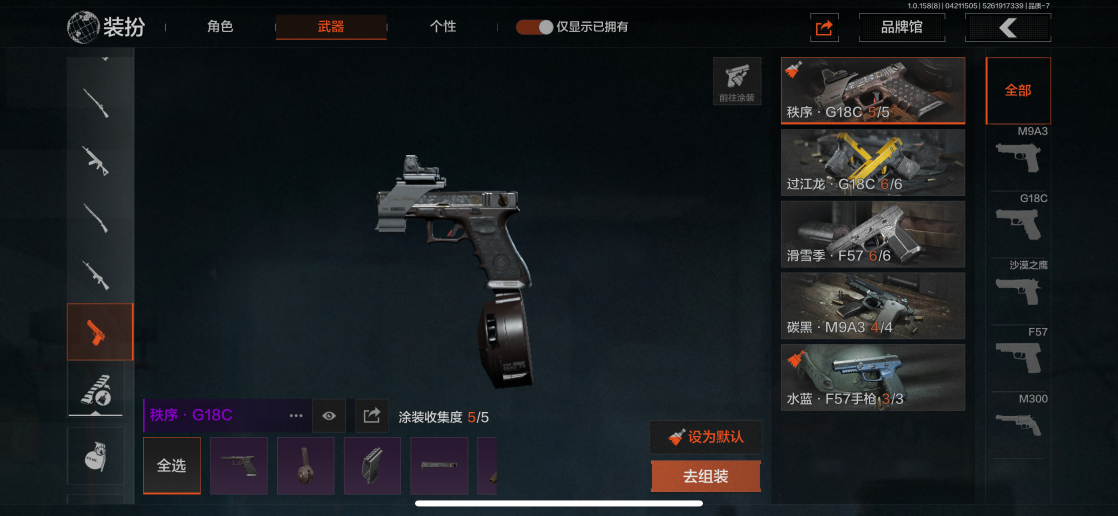
Task: Open the grenade weapon category
Action: [96, 457]
